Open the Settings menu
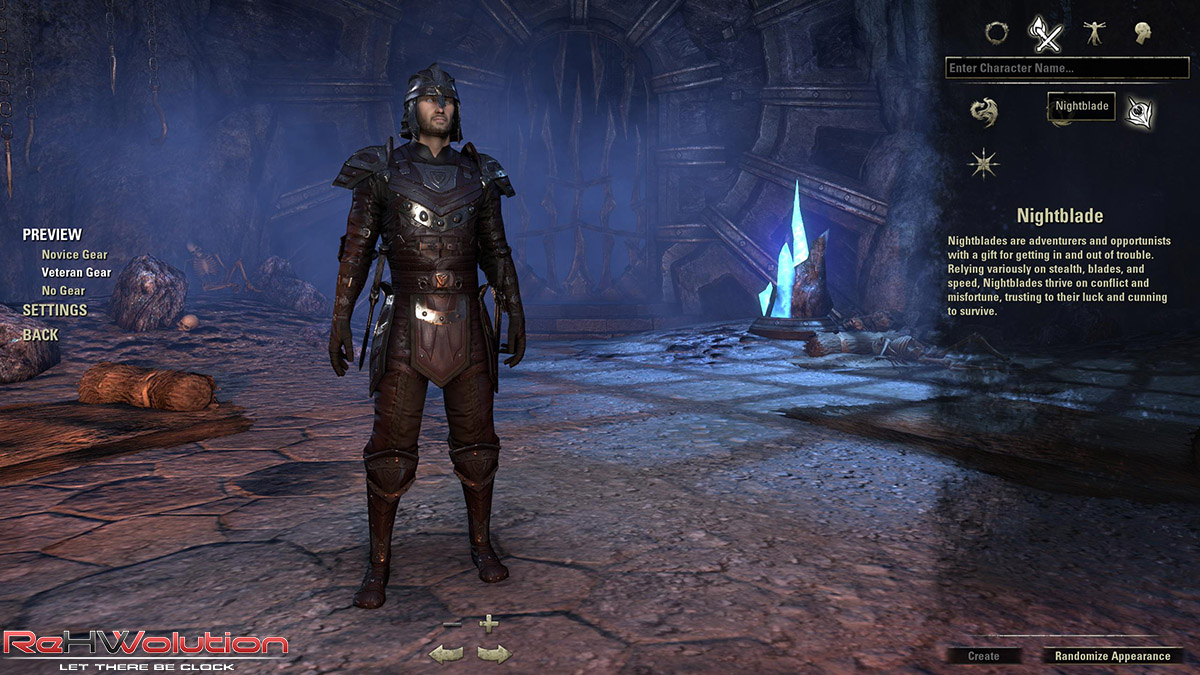 pos(55,310)
